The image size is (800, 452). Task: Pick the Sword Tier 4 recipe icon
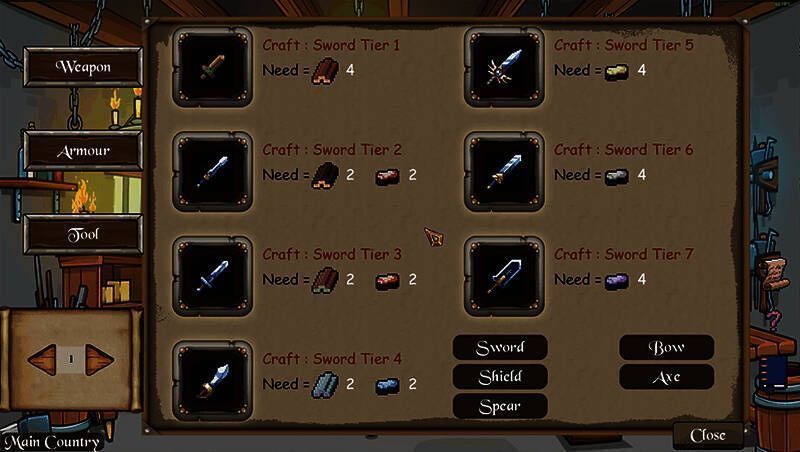click(x=211, y=380)
